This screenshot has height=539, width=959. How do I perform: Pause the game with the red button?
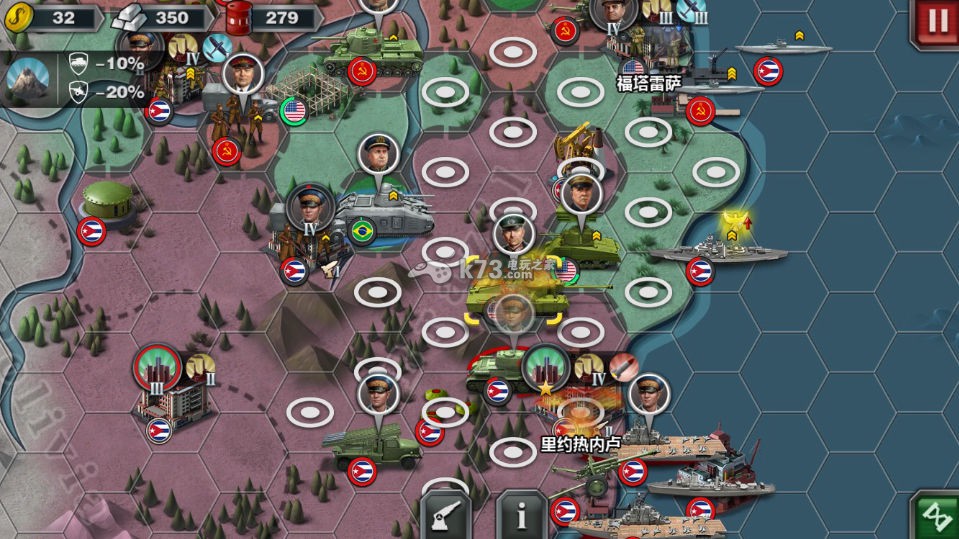(x=935, y=21)
